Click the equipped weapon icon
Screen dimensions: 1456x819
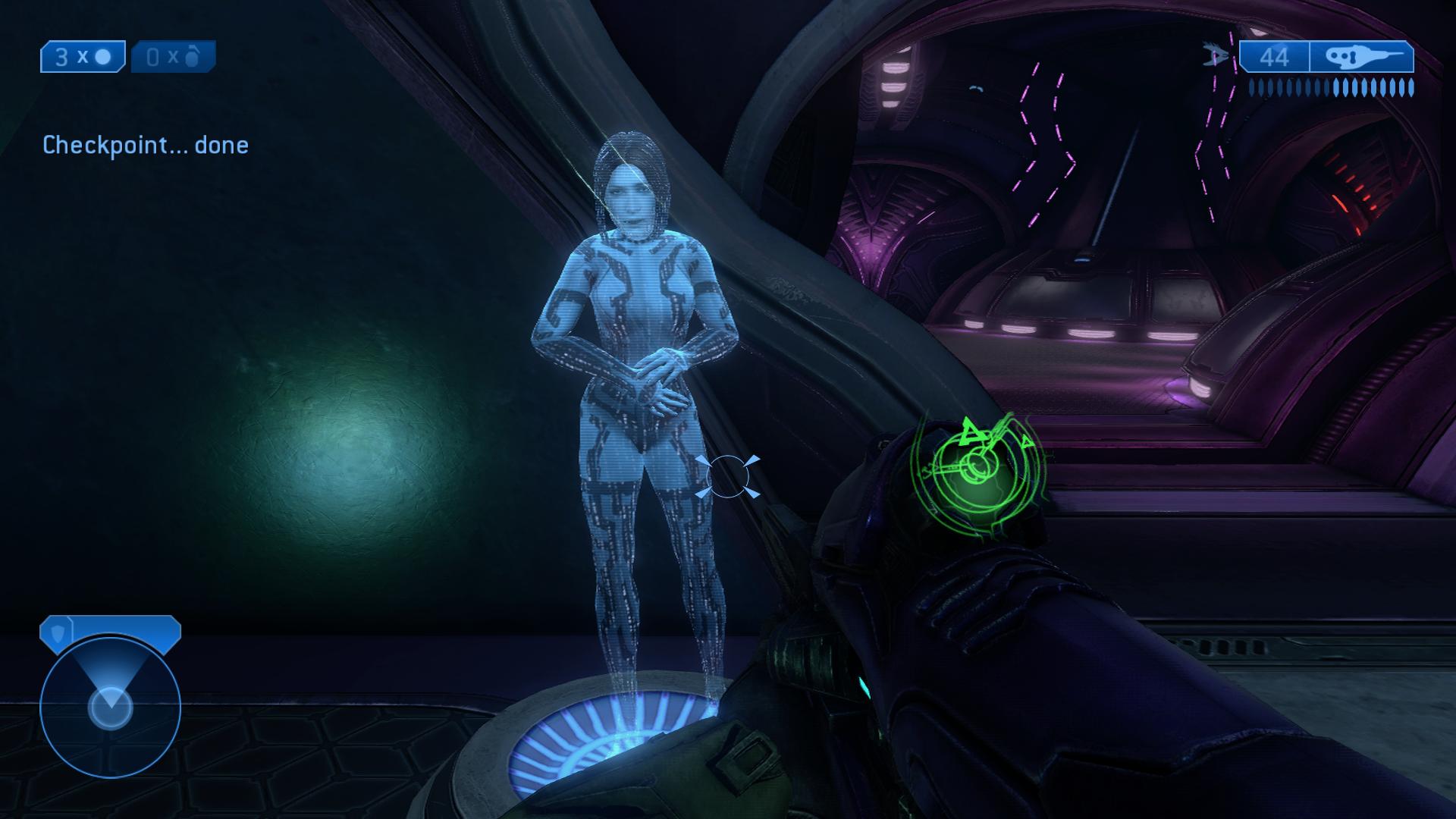[1361, 57]
